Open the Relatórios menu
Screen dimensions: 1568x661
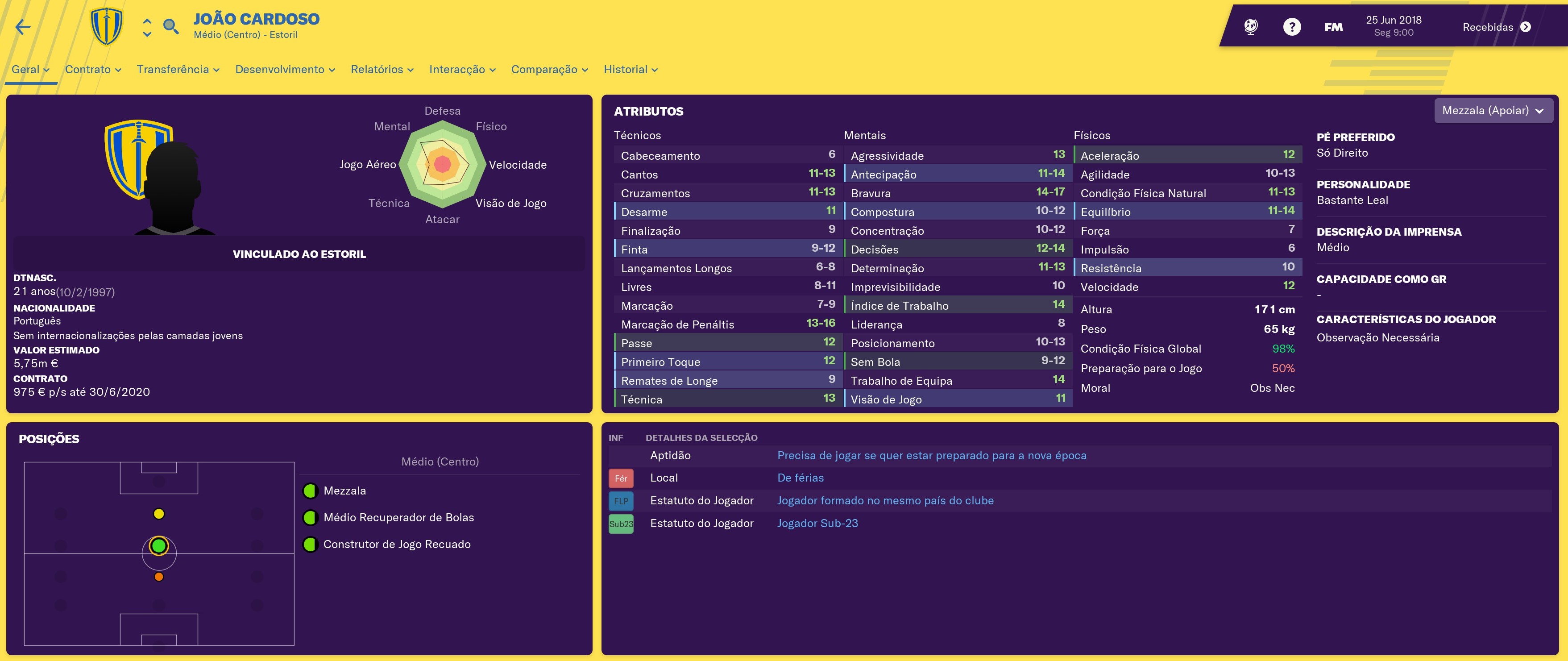click(382, 69)
